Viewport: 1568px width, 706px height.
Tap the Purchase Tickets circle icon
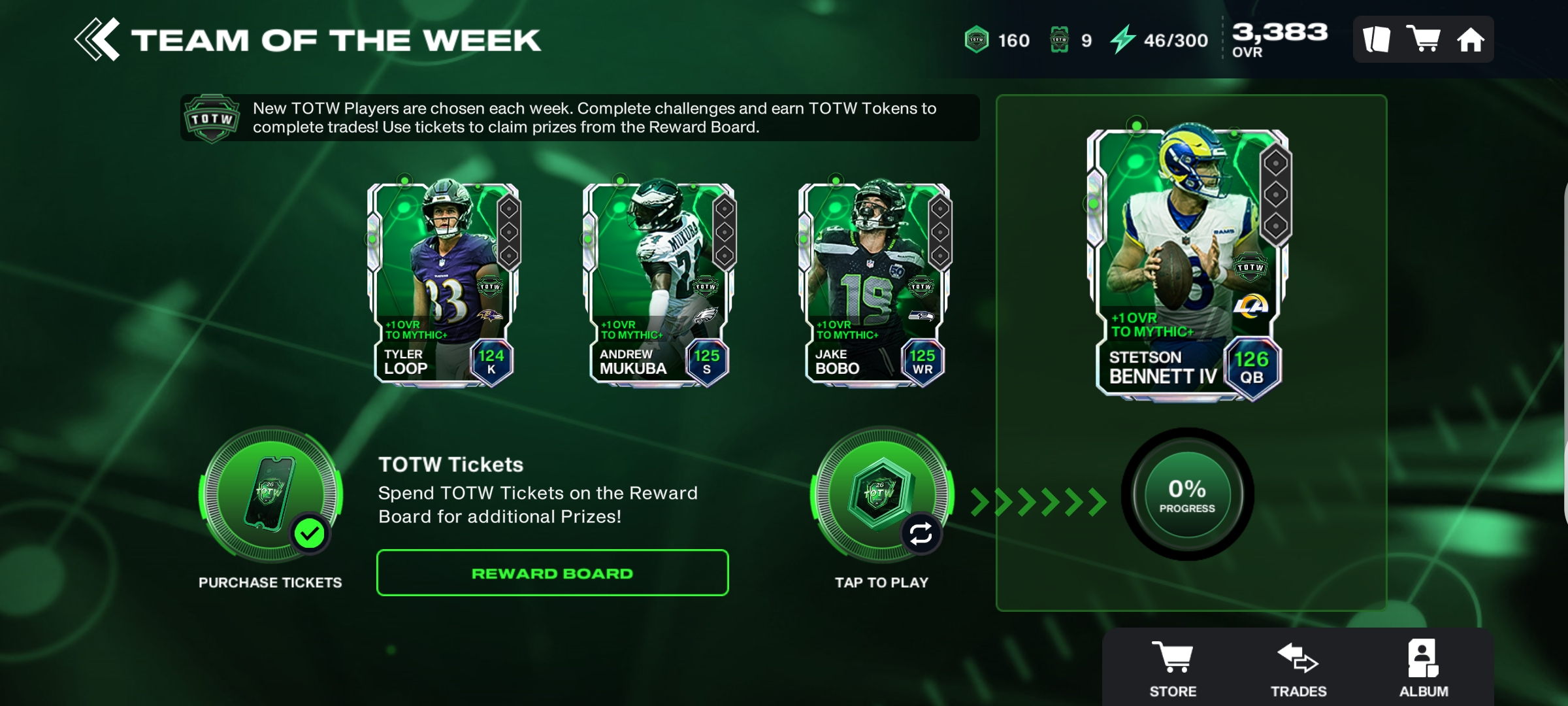[x=270, y=494]
